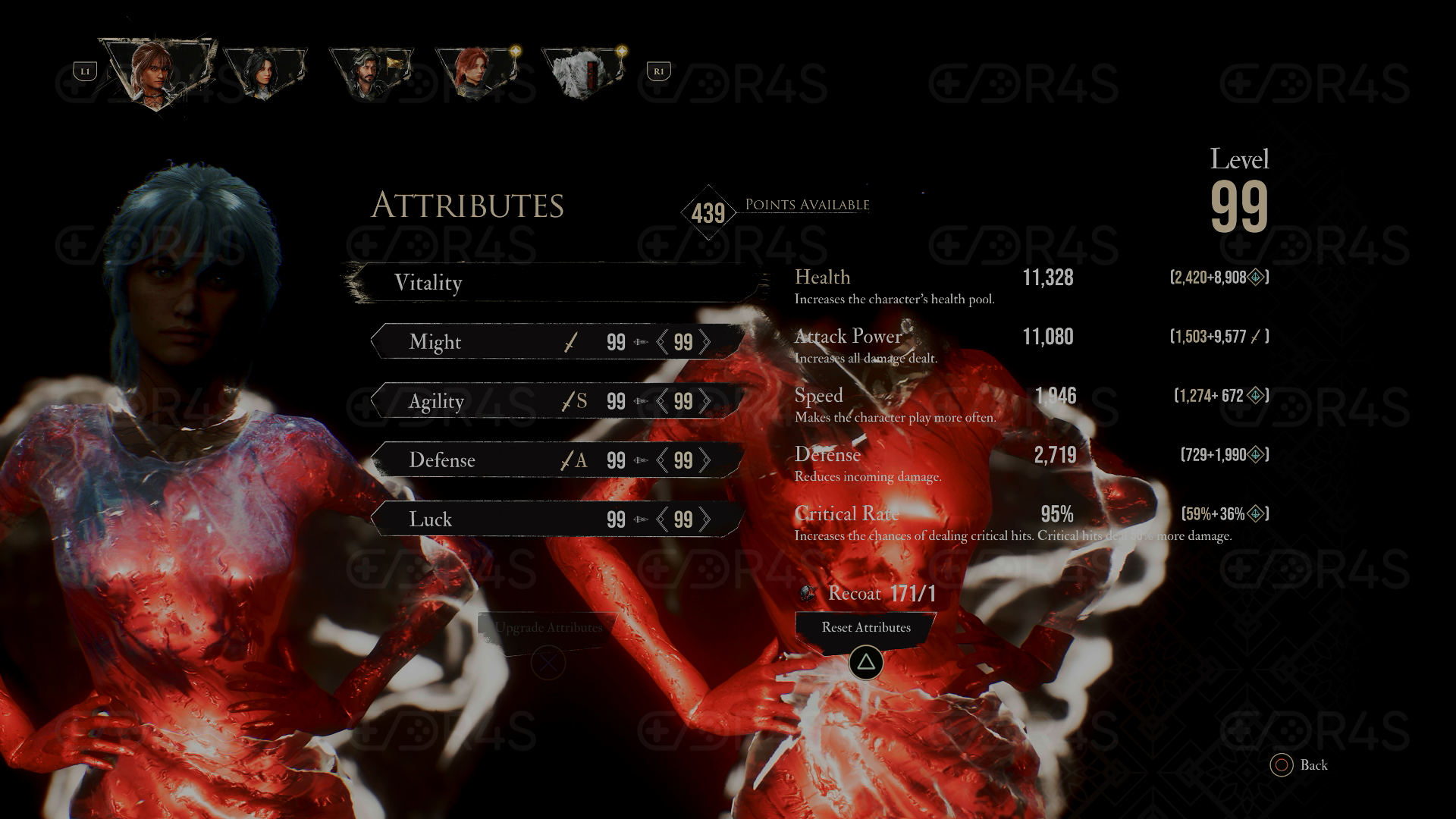This screenshot has width=1456, height=819.
Task: Choose the bearded man's portrait
Action: (x=371, y=74)
